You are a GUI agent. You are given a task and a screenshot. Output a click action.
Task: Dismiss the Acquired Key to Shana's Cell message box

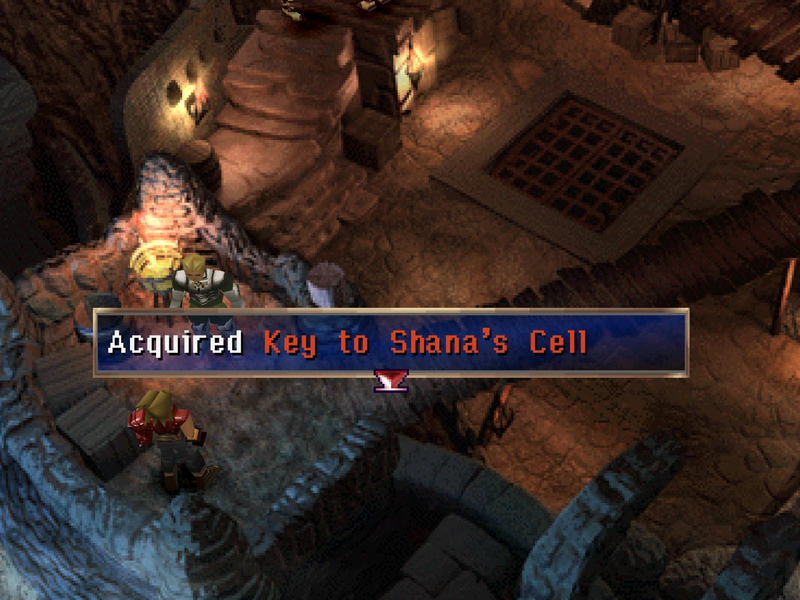[x=390, y=343]
